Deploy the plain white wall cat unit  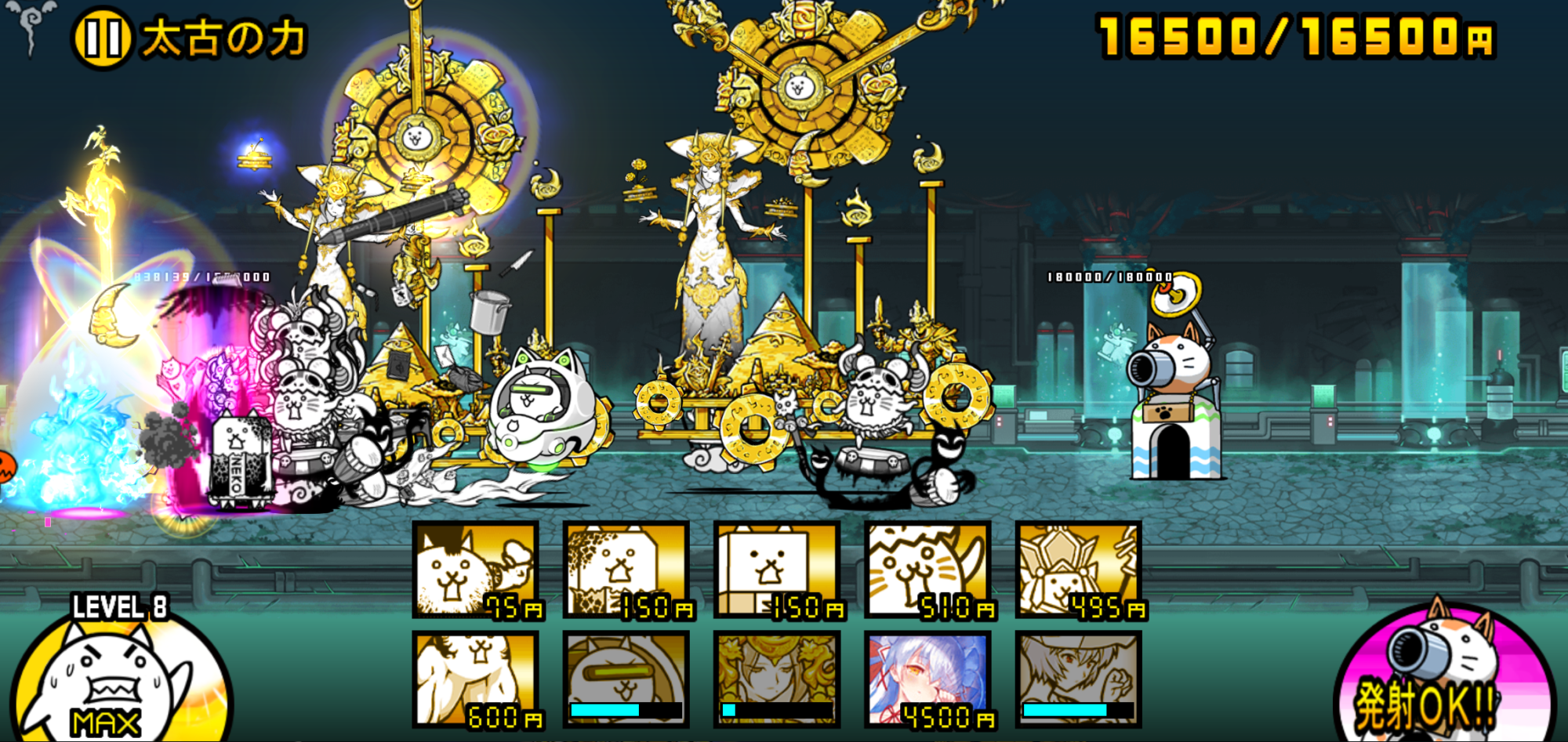point(777,570)
